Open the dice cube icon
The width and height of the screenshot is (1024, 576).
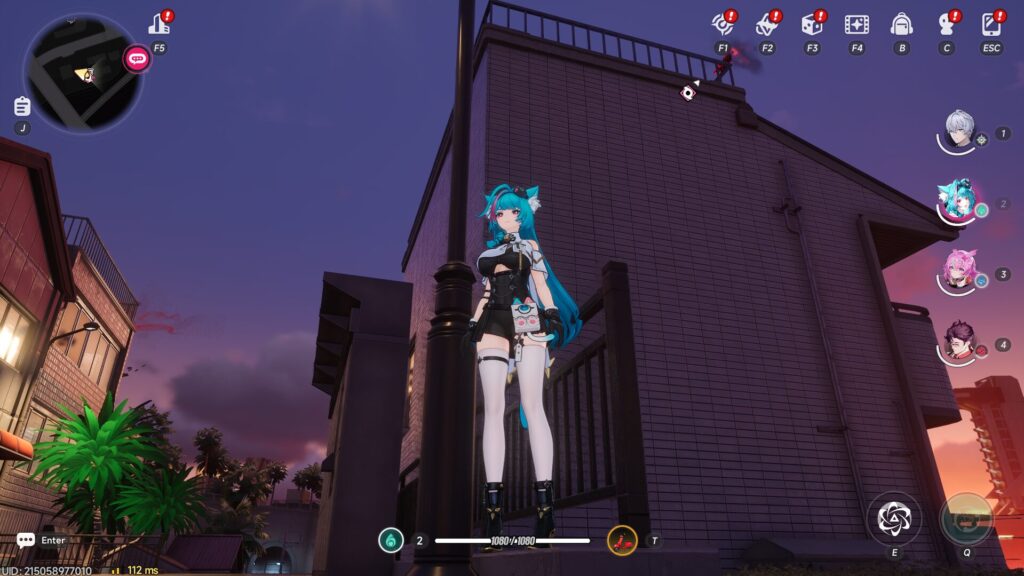coord(812,24)
